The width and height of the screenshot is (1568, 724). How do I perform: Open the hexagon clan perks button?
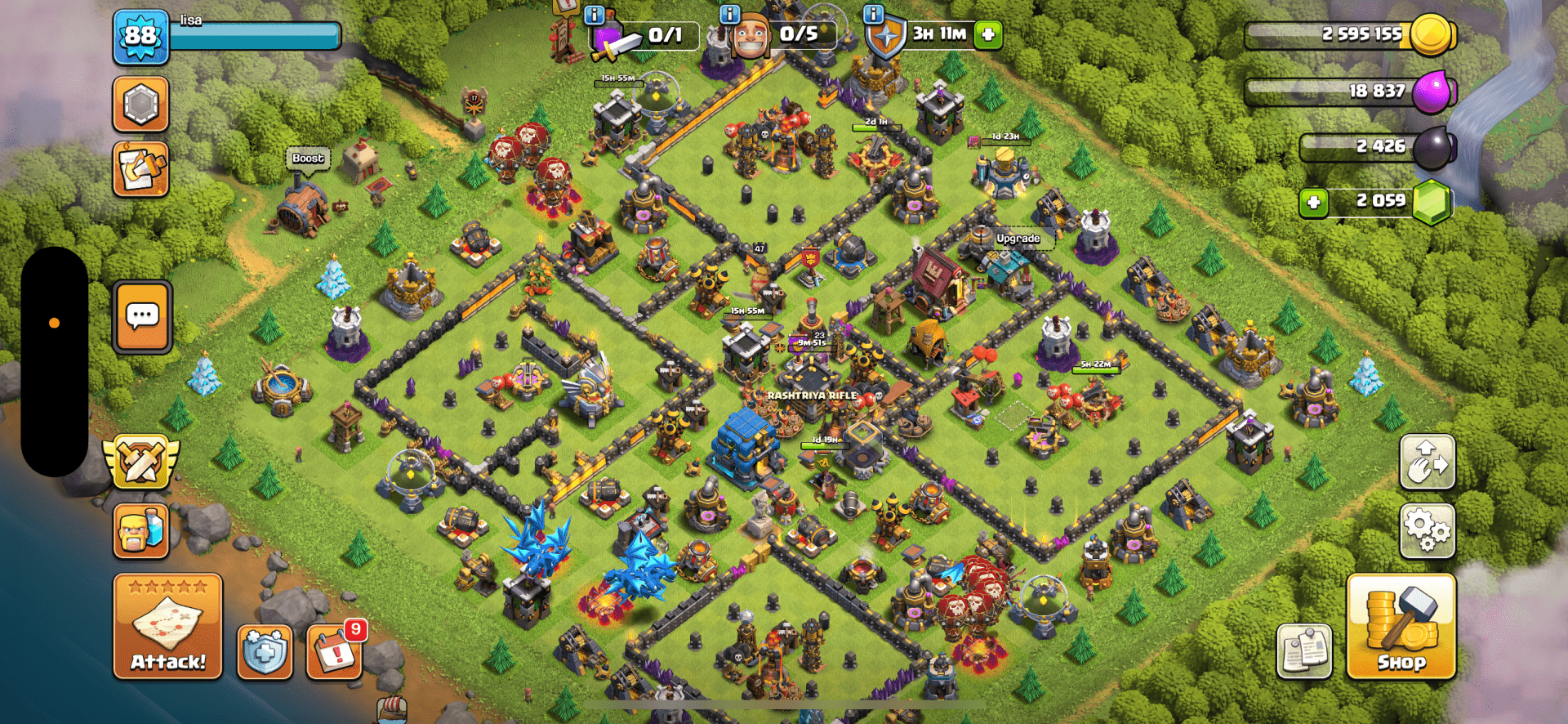140,105
